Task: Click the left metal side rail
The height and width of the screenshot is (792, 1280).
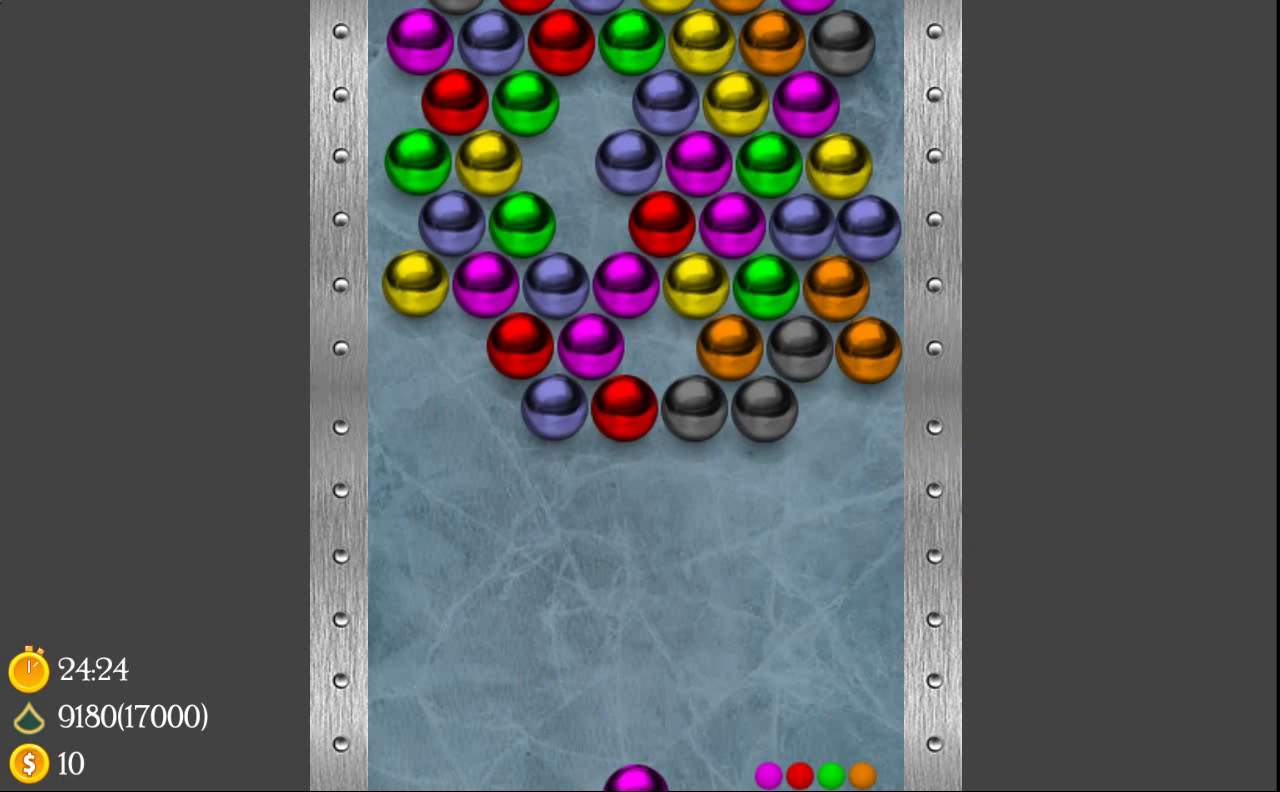Action: pyautogui.click(x=340, y=400)
